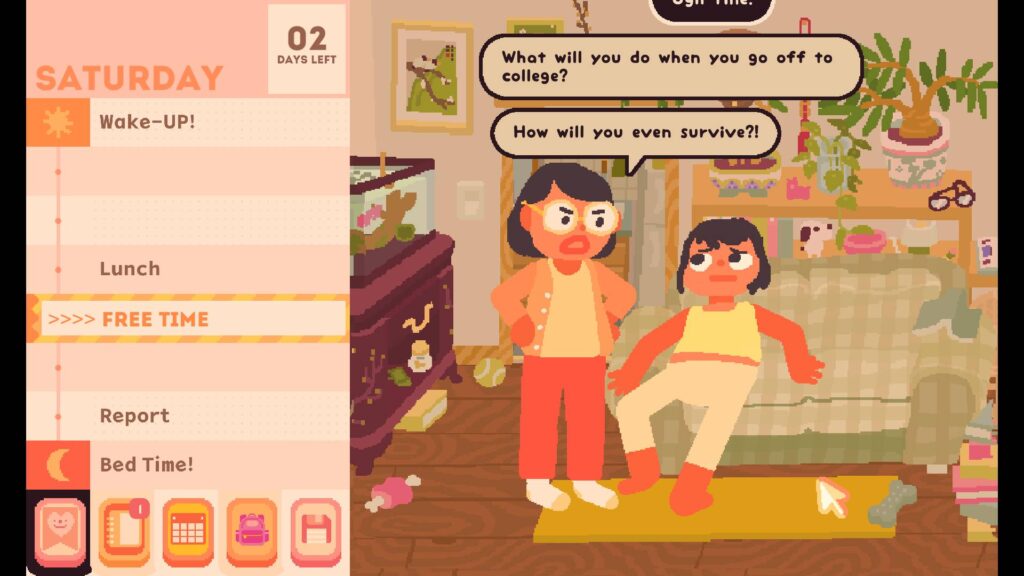This screenshot has width=1024, height=576.
Task: Click the Bed Time! schedule entry
Action: point(188,465)
